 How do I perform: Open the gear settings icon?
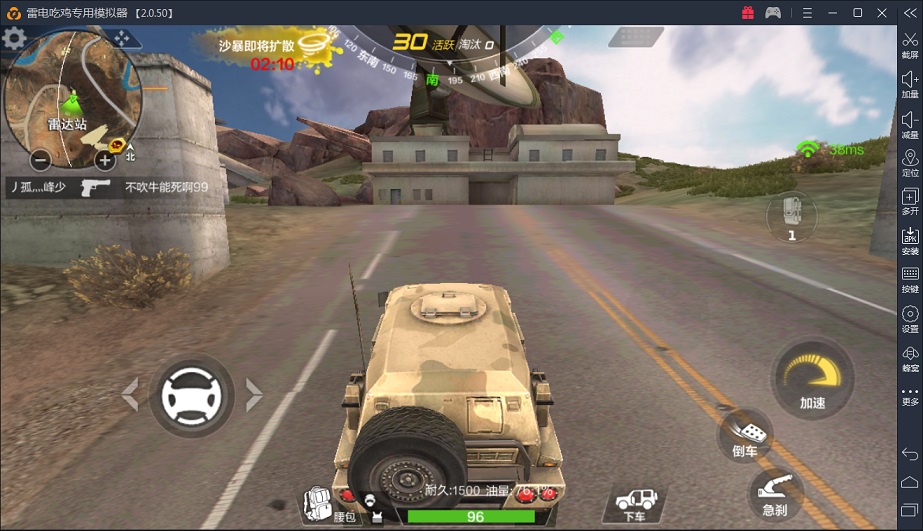coord(14,39)
